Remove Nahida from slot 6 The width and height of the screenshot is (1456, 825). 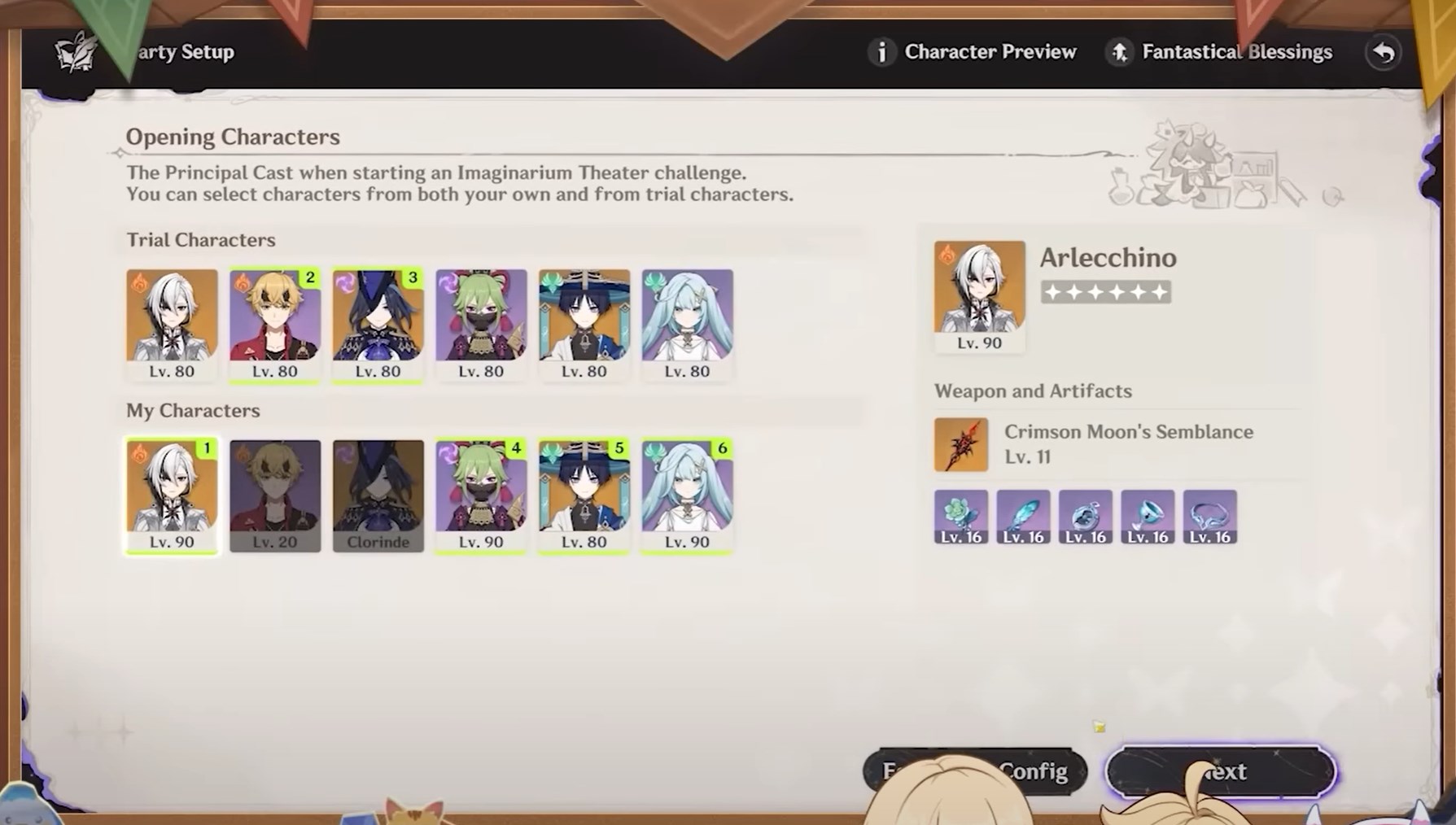pyautogui.click(x=686, y=492)
